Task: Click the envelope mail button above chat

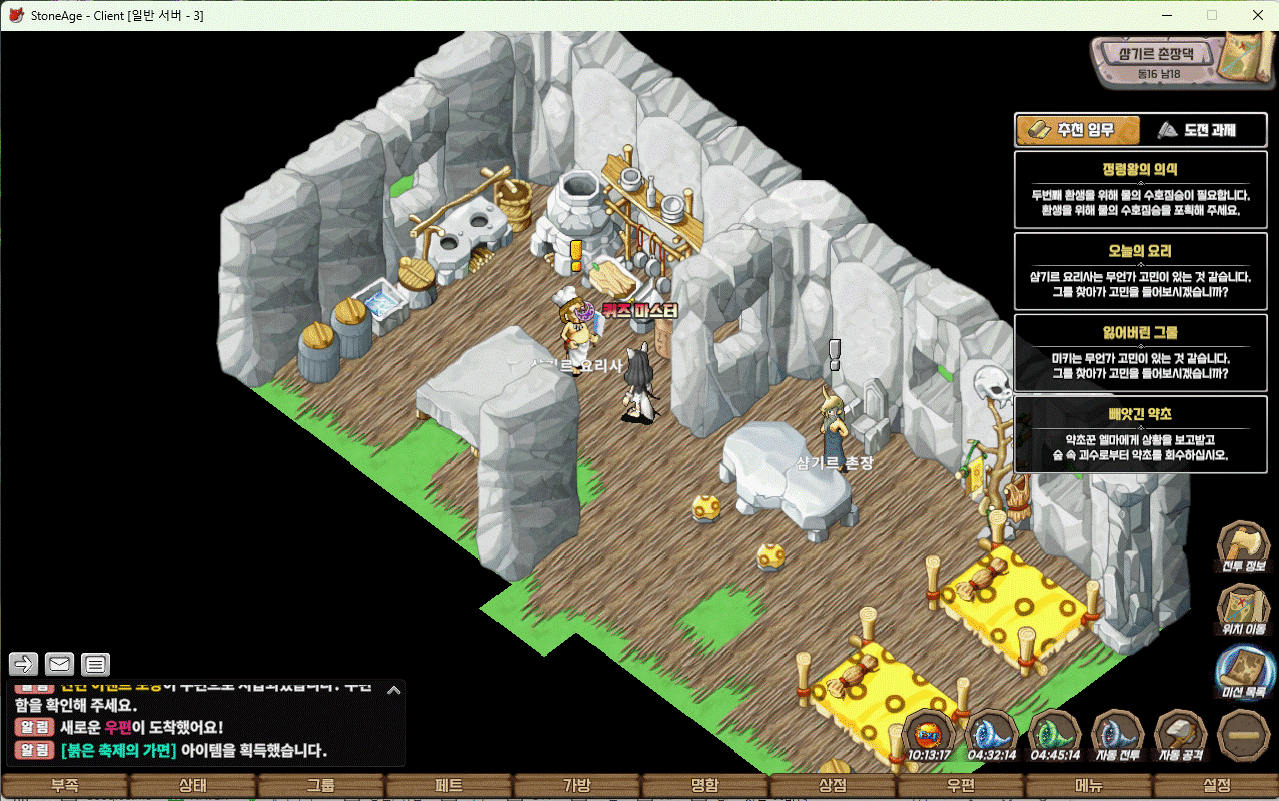Action: pos(59,664)
